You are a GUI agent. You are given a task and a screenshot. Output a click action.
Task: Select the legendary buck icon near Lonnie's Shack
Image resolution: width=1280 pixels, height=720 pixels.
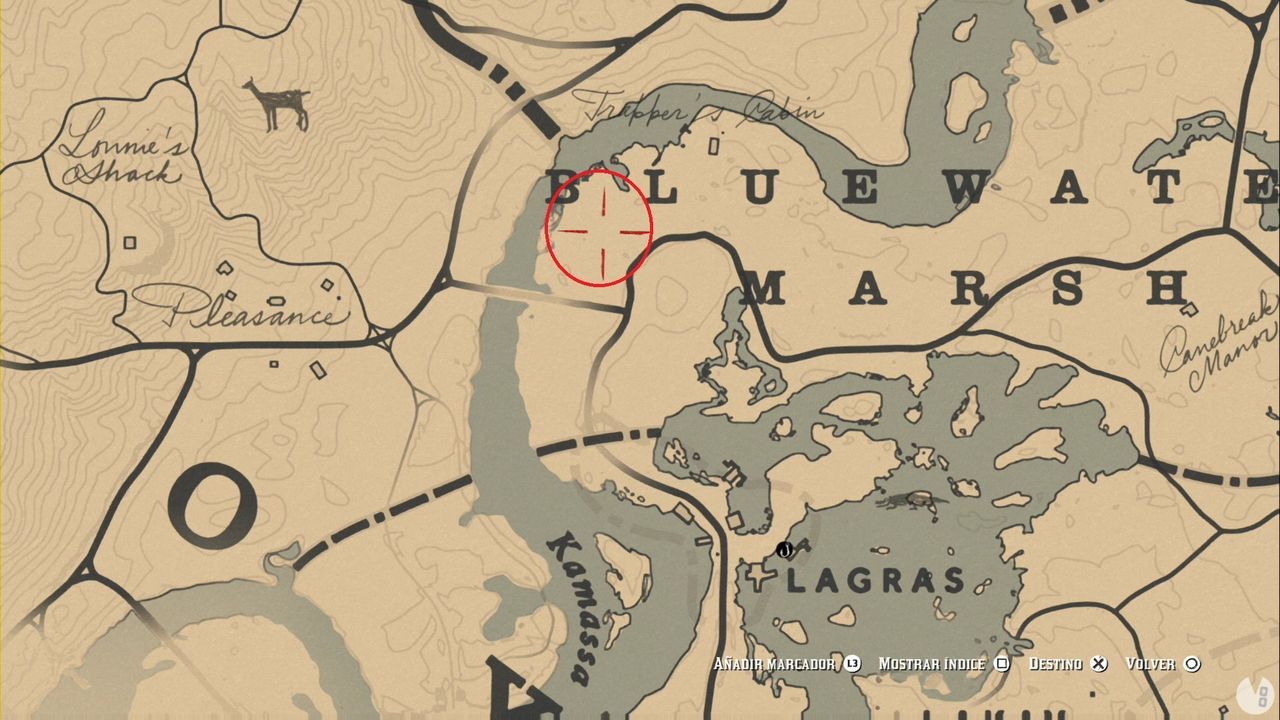[275, 100]
